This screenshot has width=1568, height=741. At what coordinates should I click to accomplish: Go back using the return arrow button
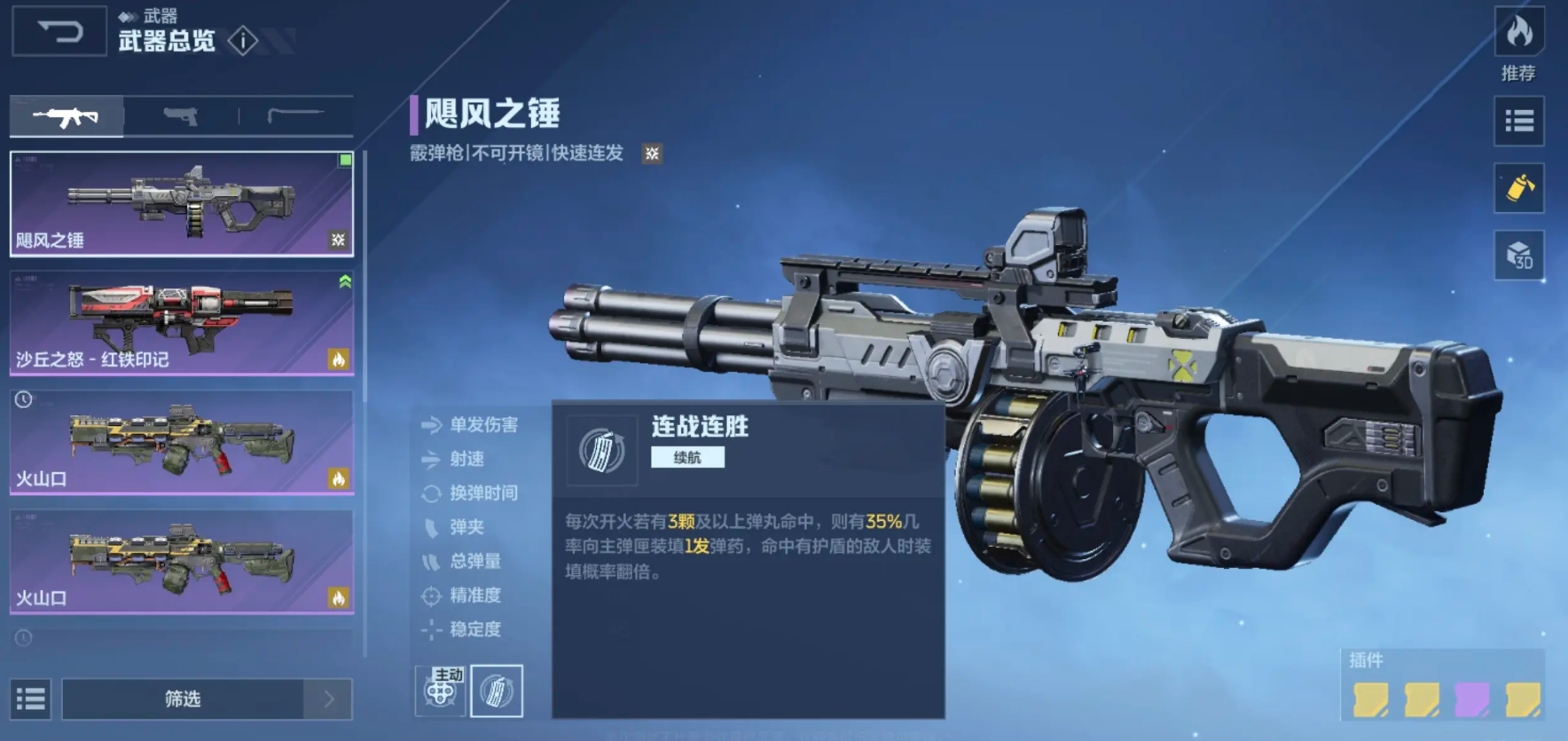pyautogui.click(x=59, y=33)
